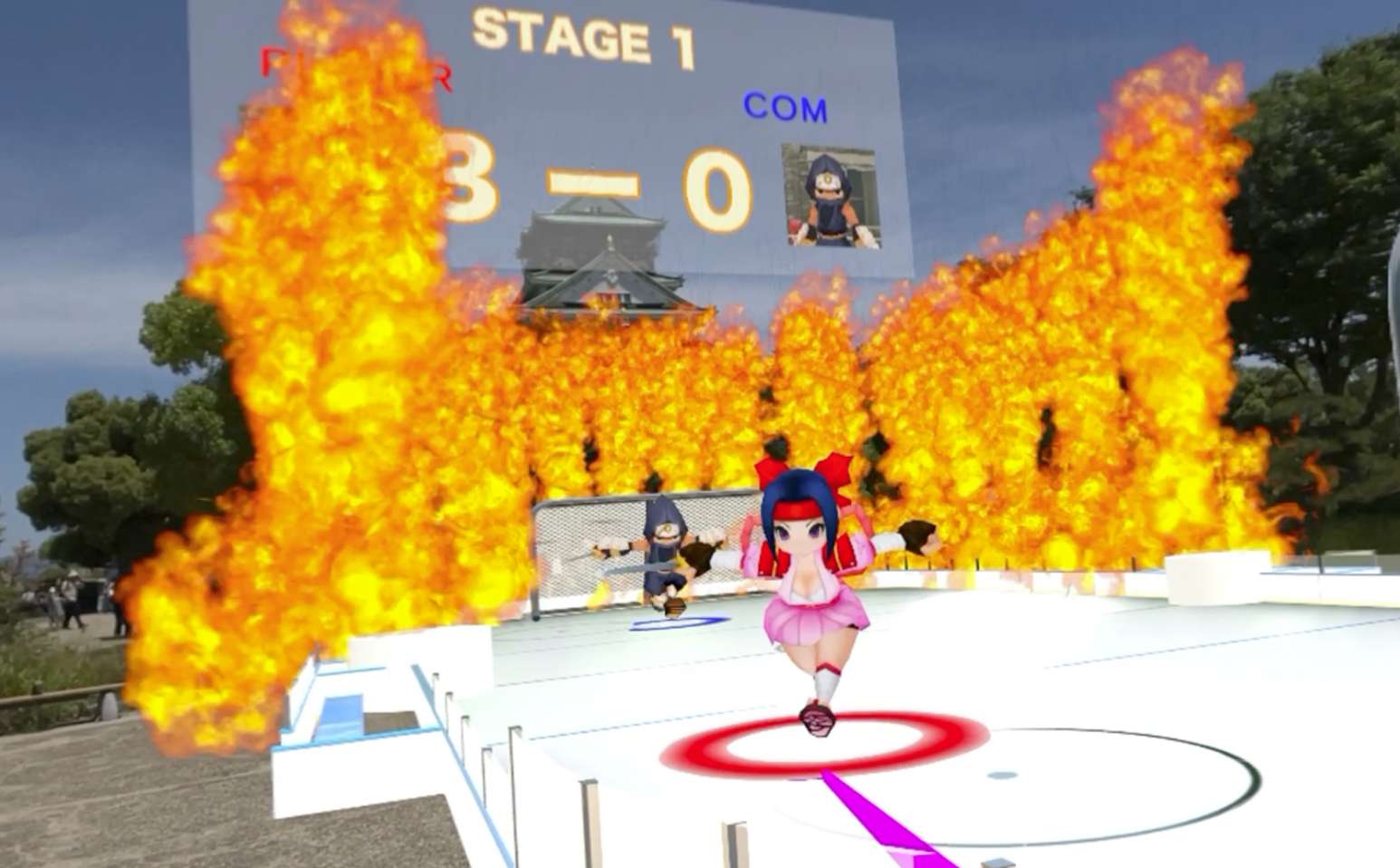
Task: Select the COM label on the scoreboard
Action: click(785, 109)
